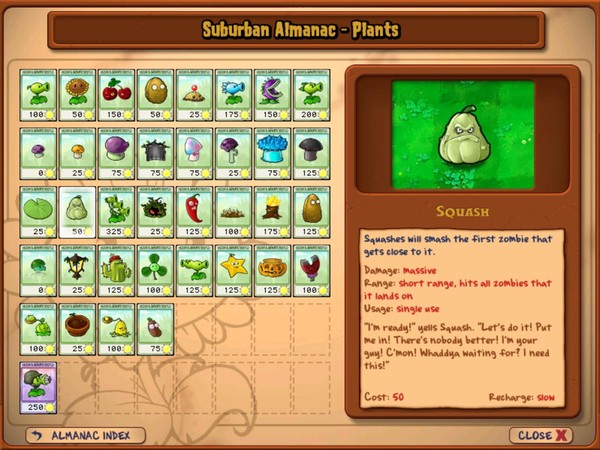The image size is (600, 450).
Task: Pick the yellow Starfruit card
Action: click(x=233, y=271)
